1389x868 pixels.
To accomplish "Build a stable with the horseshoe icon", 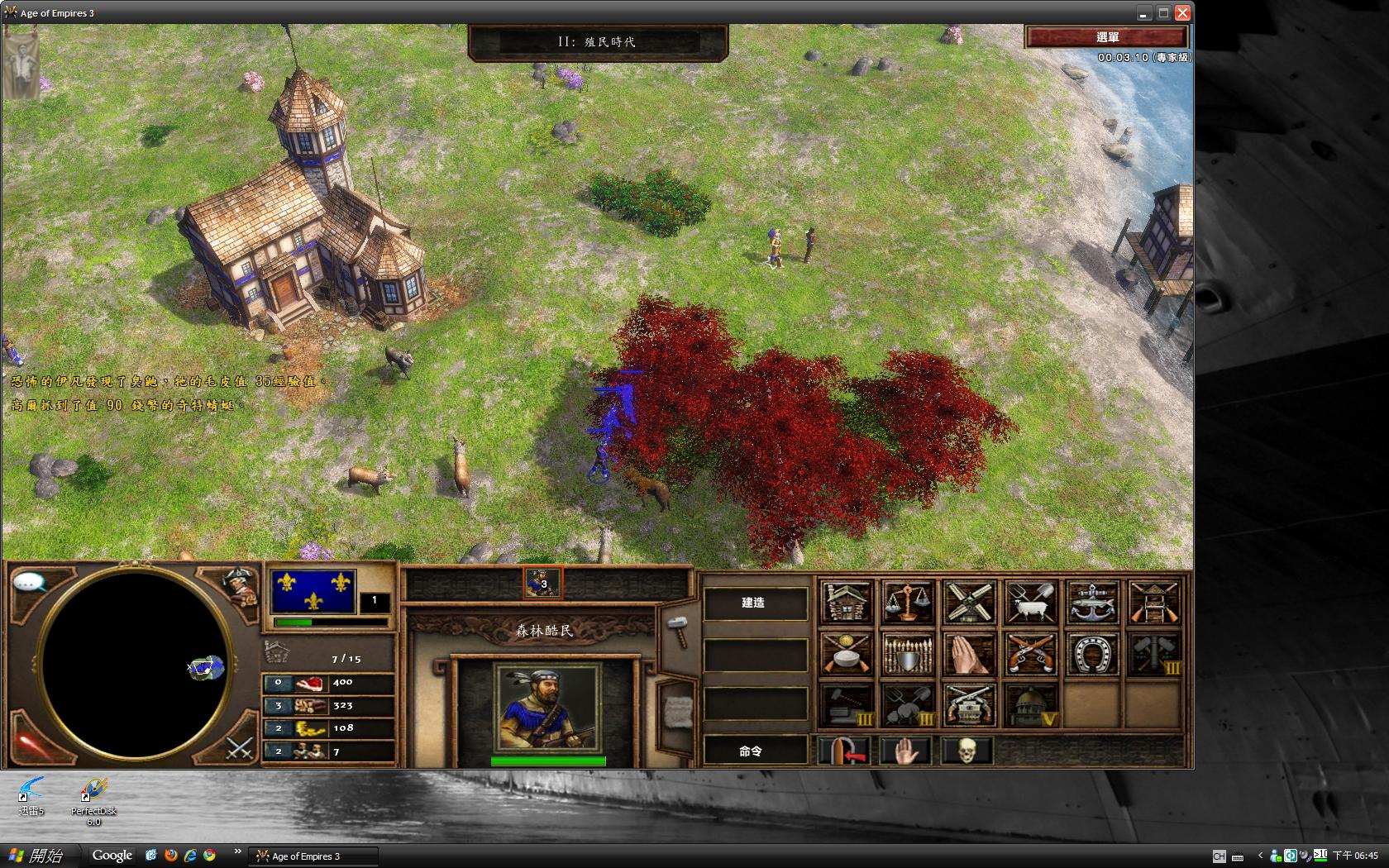I will (1092, 653).
